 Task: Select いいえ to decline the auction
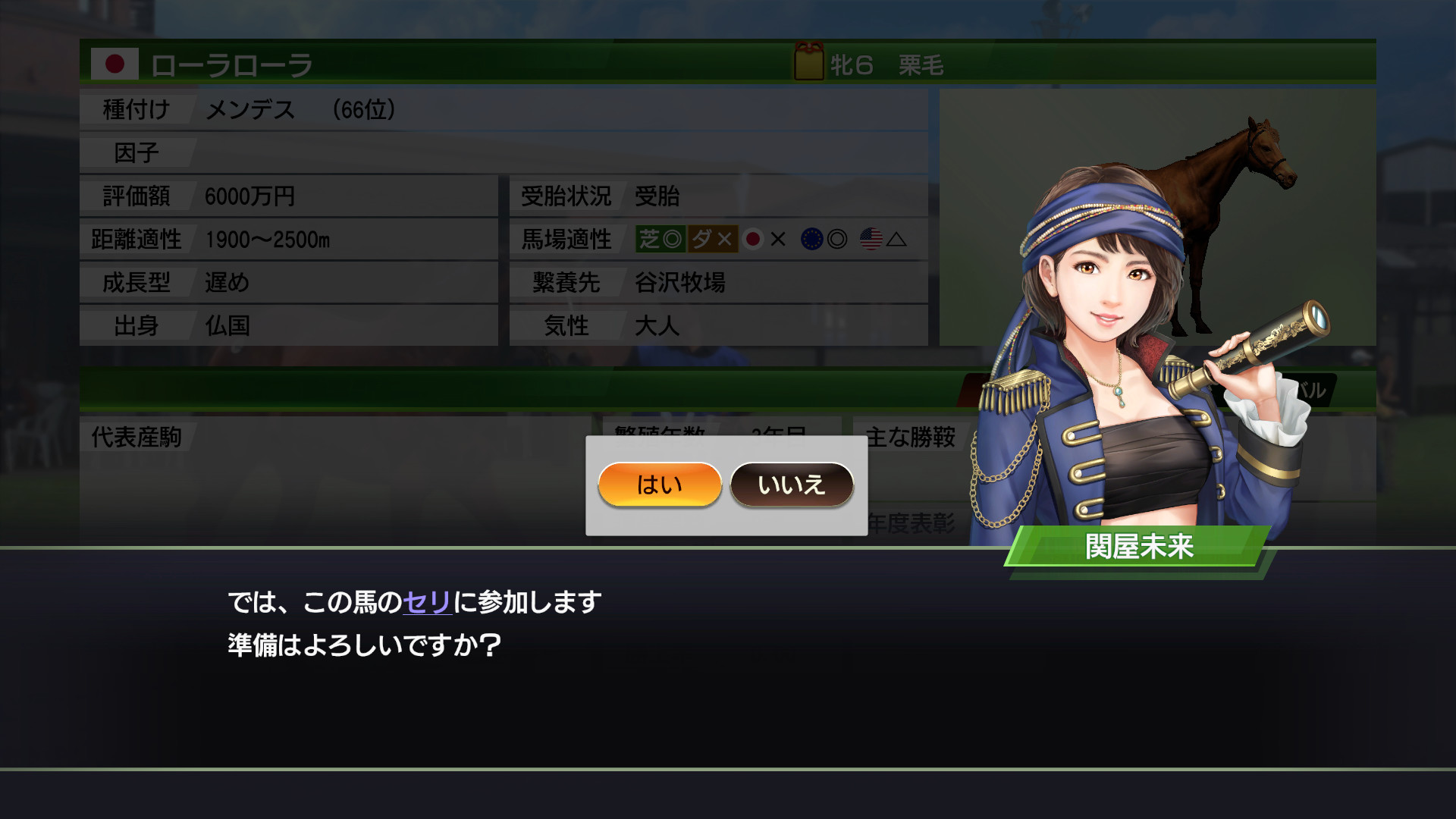coord(791,485)
